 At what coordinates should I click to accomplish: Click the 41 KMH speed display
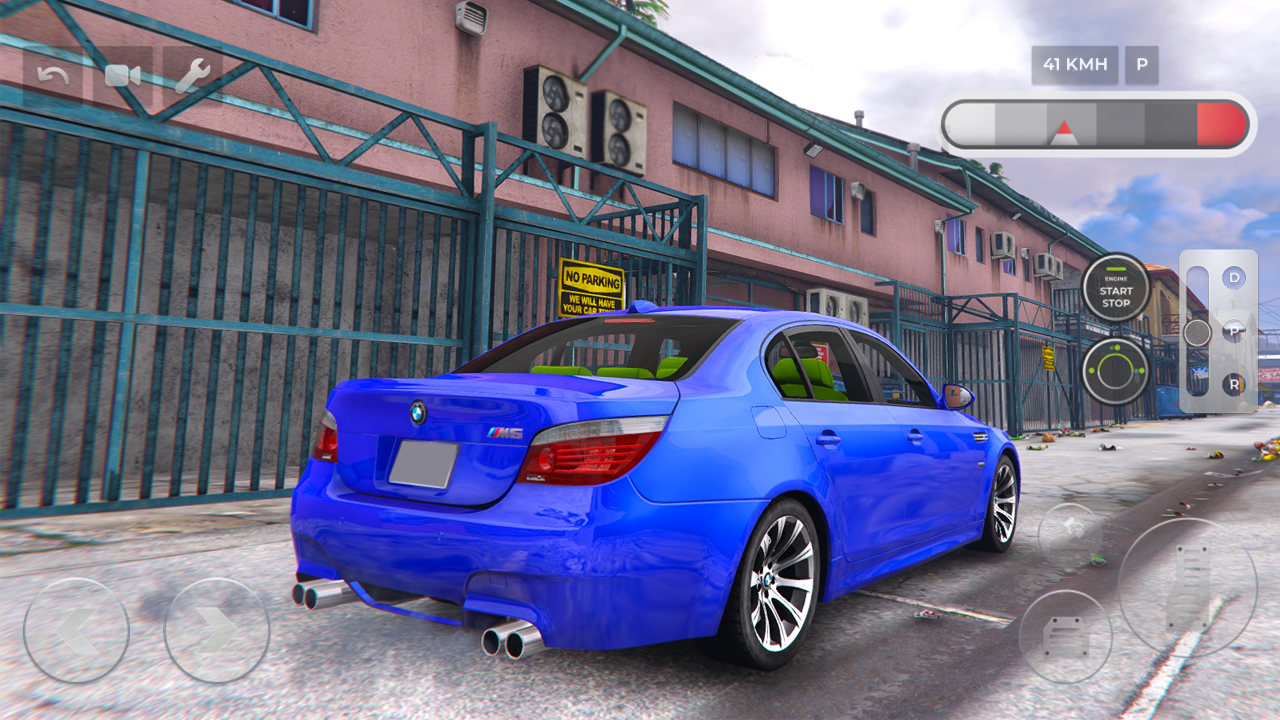(x=1074, y=64)
